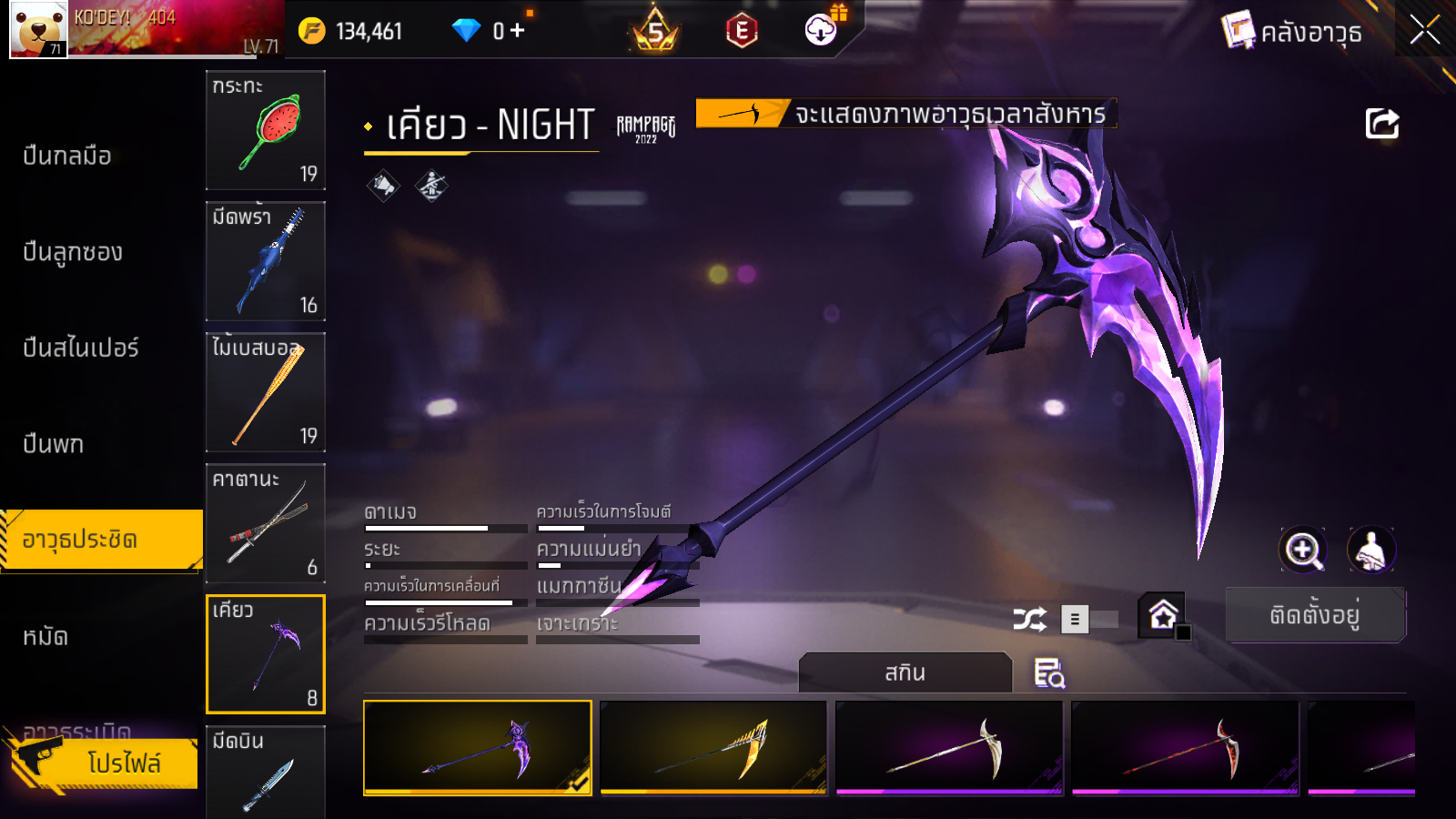Screen dimensions: 1456x819
Task: Close the weapon vault screen
Action: (1424, 30)
